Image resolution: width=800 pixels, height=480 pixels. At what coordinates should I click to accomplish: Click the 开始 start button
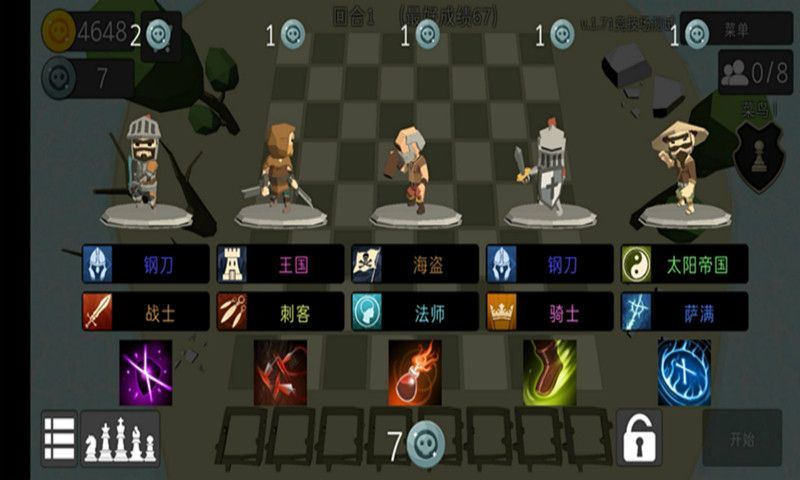[x=741, y=438]
